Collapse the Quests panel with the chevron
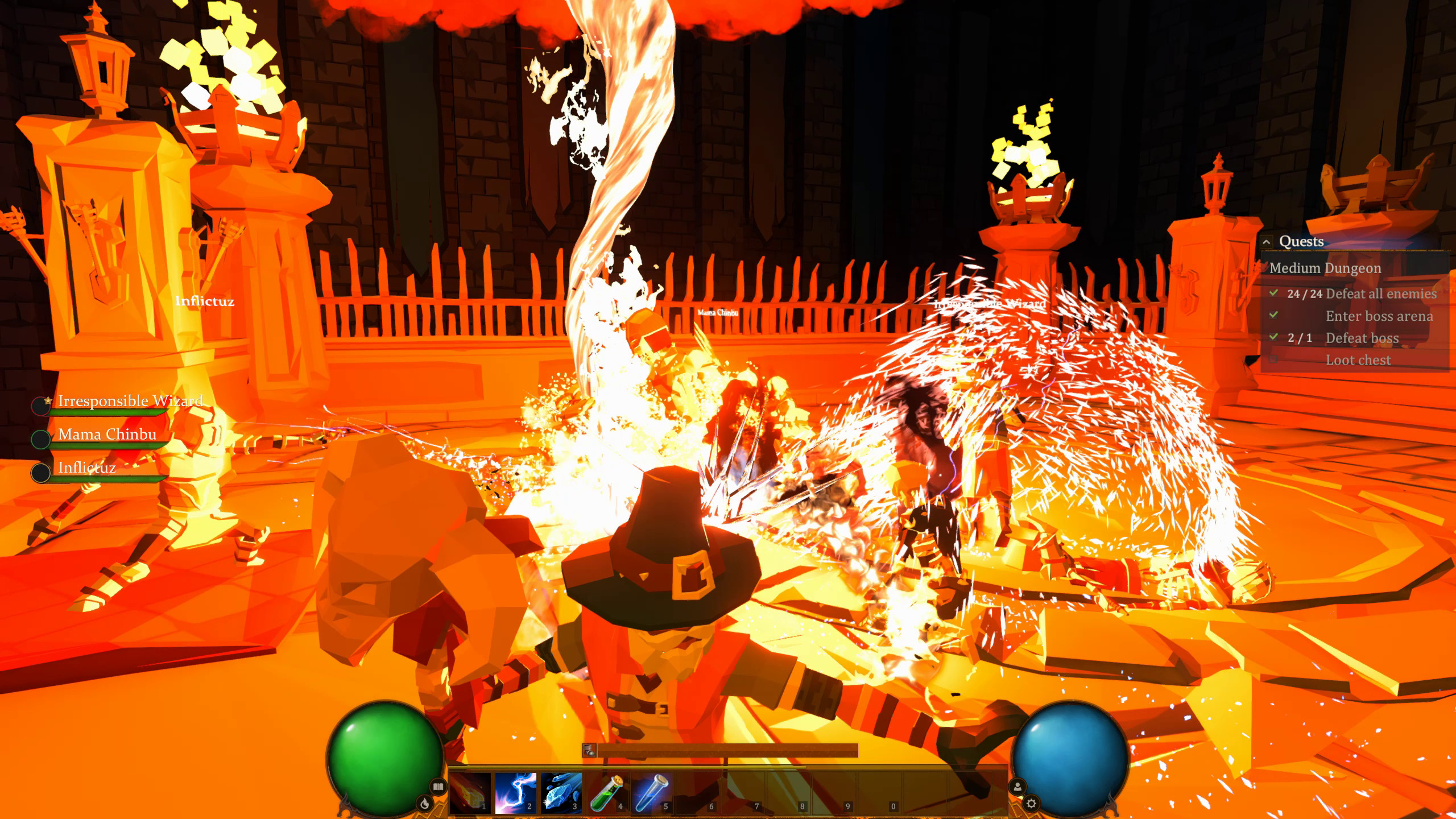1456x819 pixels. tap(1267, 241)
